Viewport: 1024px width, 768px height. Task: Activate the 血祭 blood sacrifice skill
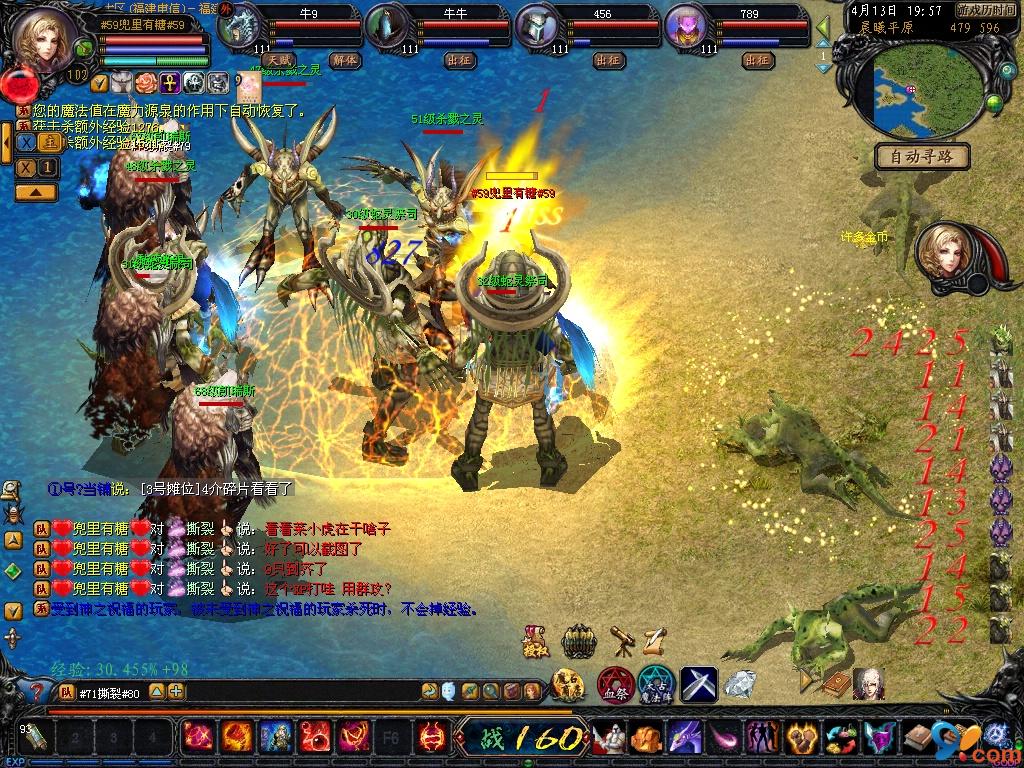point(614,685)
